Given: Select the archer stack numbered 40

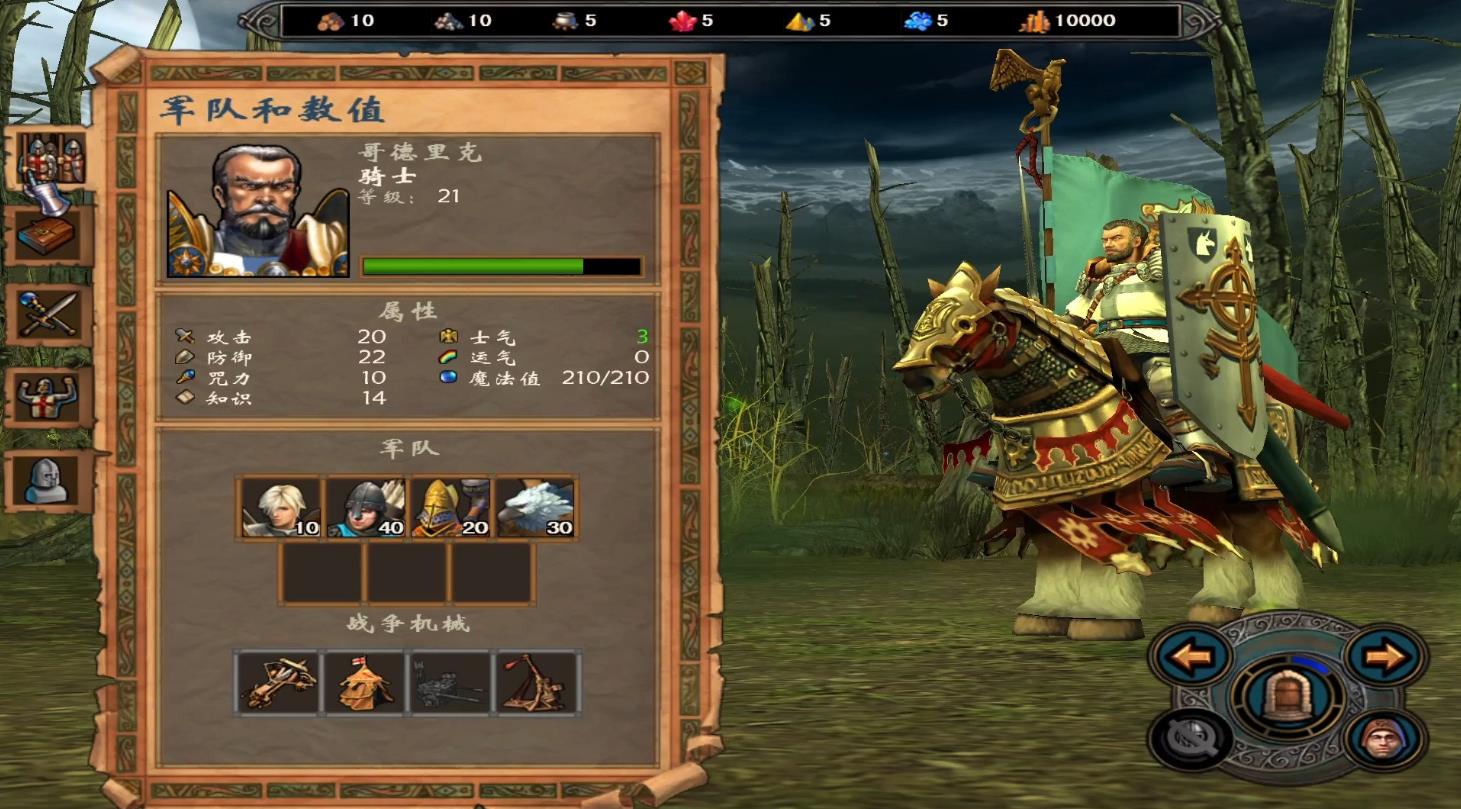Looking at the screenshot, I should pyautogui.click(x=368, y=506).
